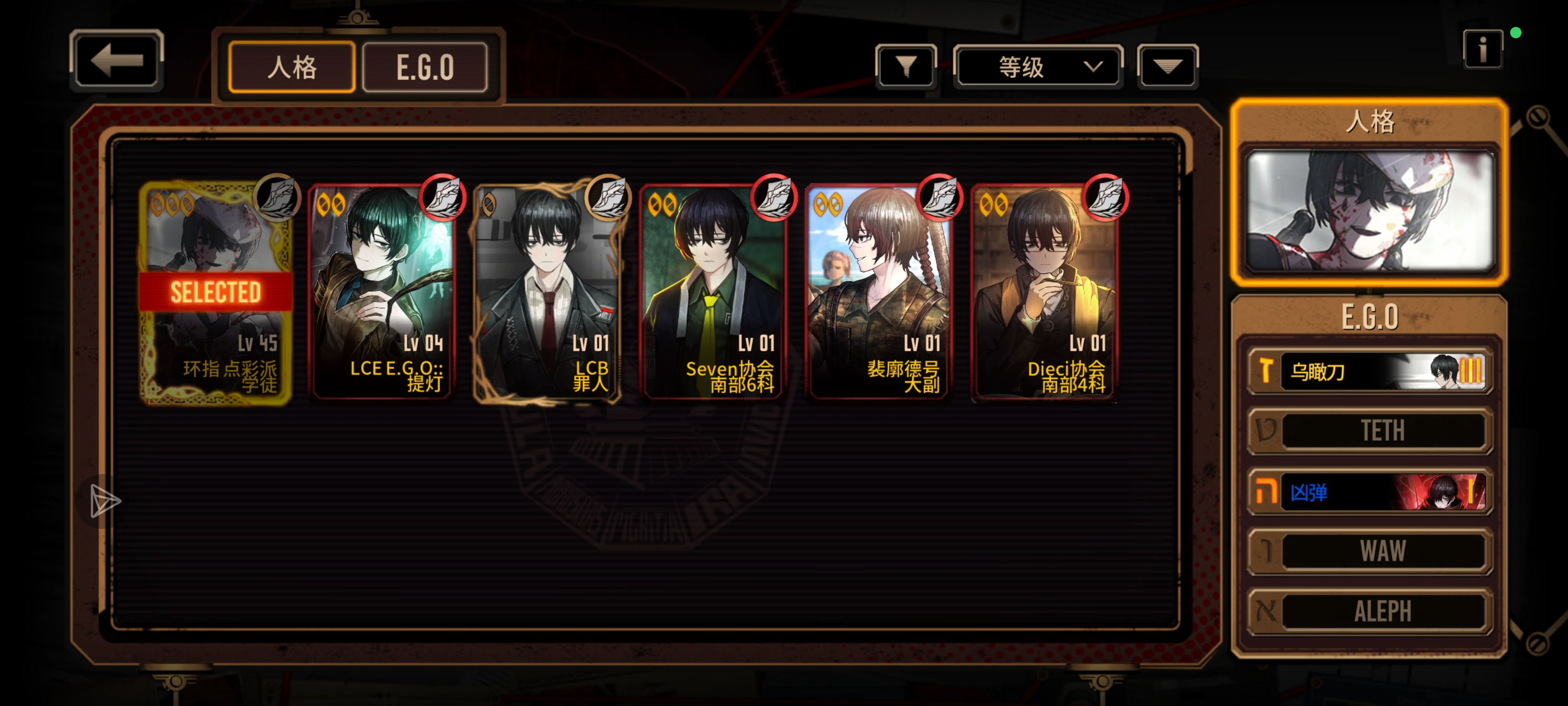The image size is (1568, 706).
Task: Pick the LCB 罪人 identity card
Action: pos(547,292)
